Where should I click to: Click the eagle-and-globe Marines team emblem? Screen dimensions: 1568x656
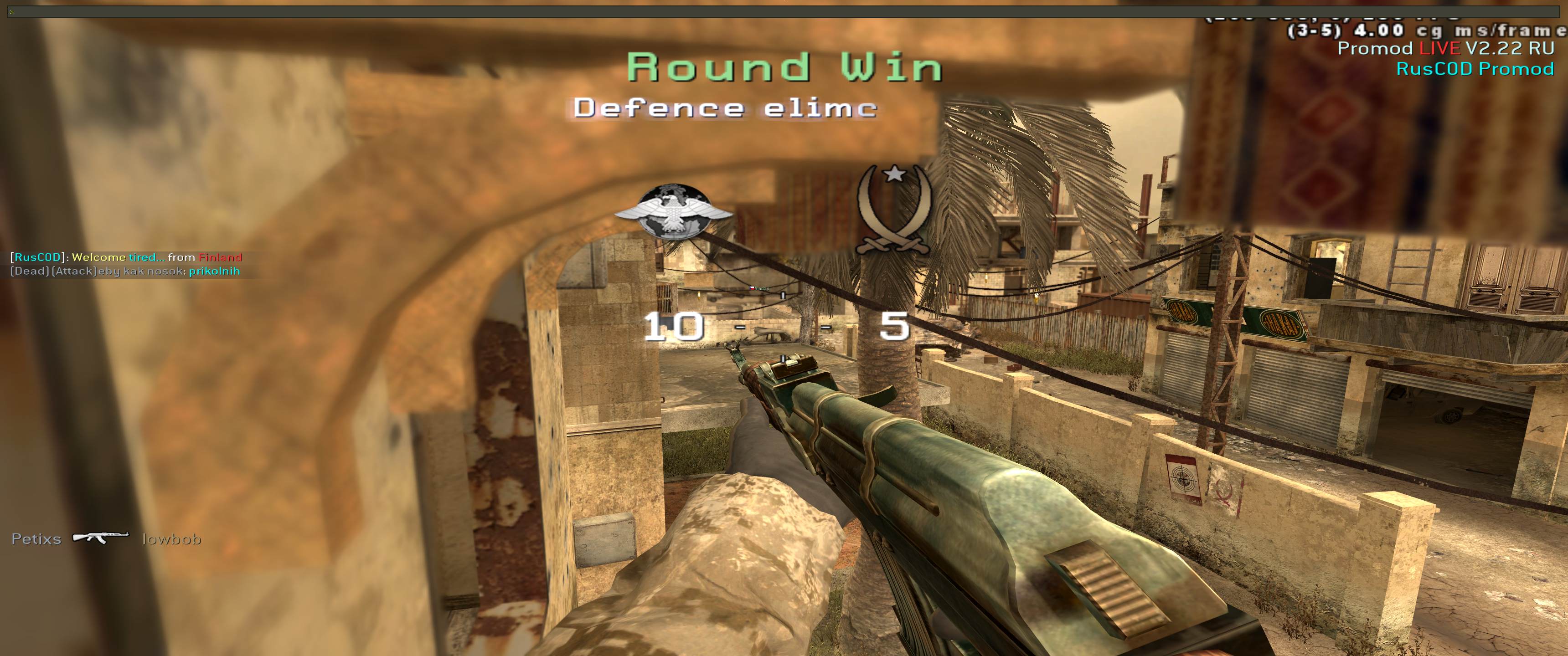coord(674,211)
